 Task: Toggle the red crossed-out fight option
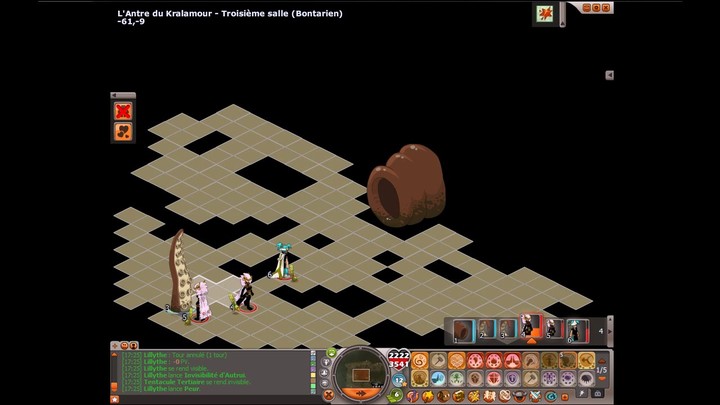[x=124, y=111]
